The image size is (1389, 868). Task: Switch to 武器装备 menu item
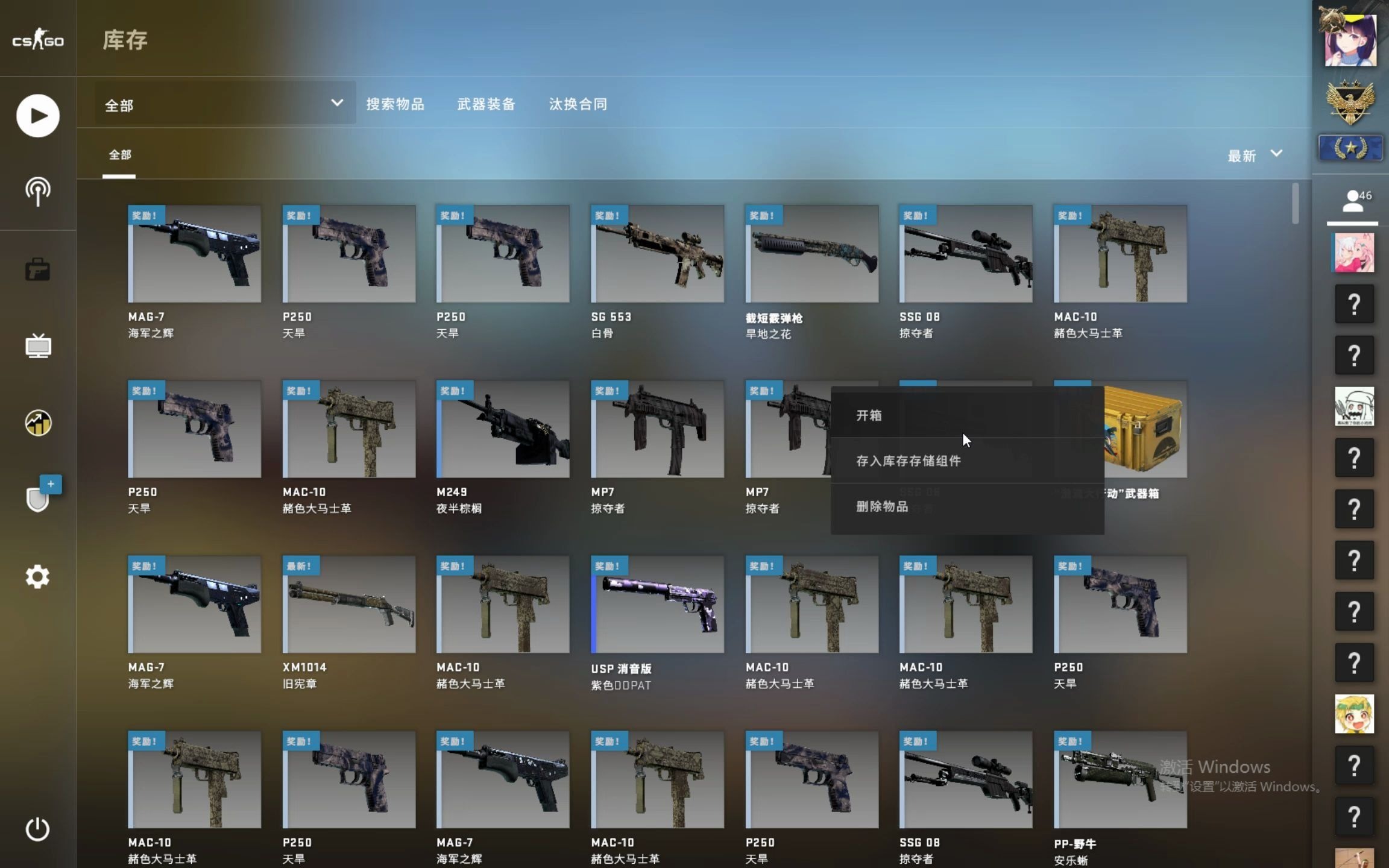(487, 103)
